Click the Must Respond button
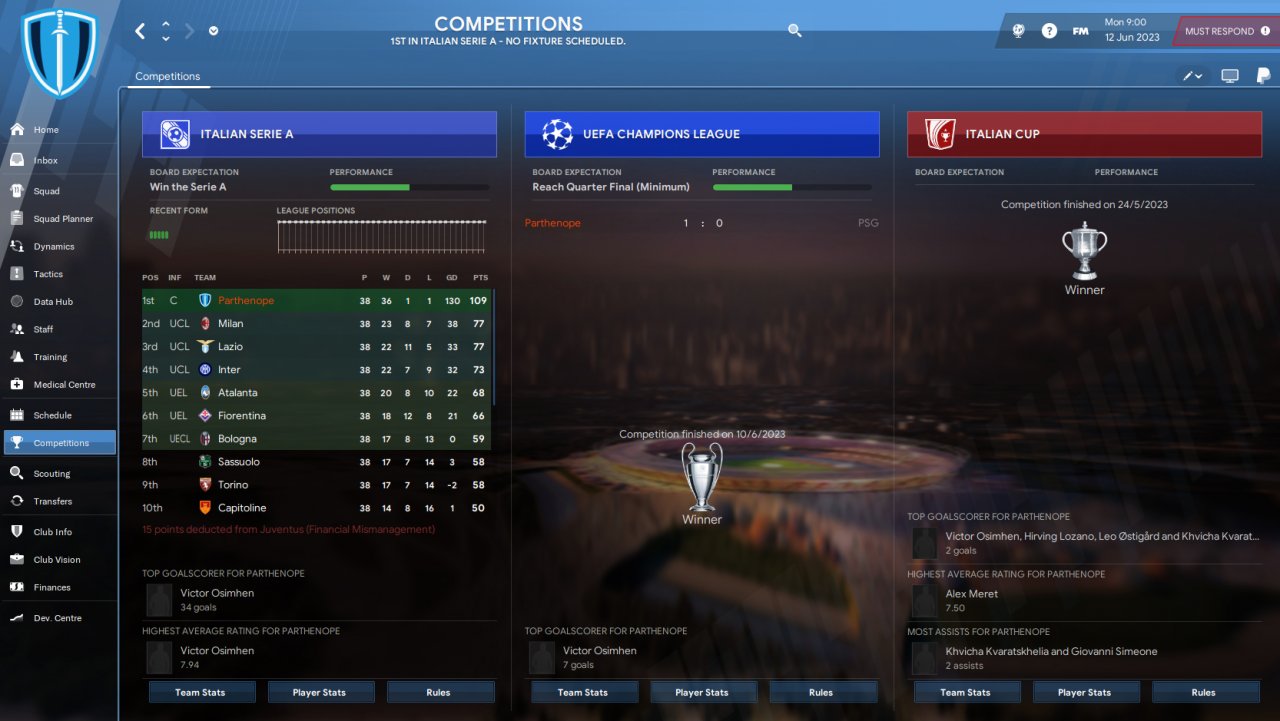 [x=1226, y=31]
